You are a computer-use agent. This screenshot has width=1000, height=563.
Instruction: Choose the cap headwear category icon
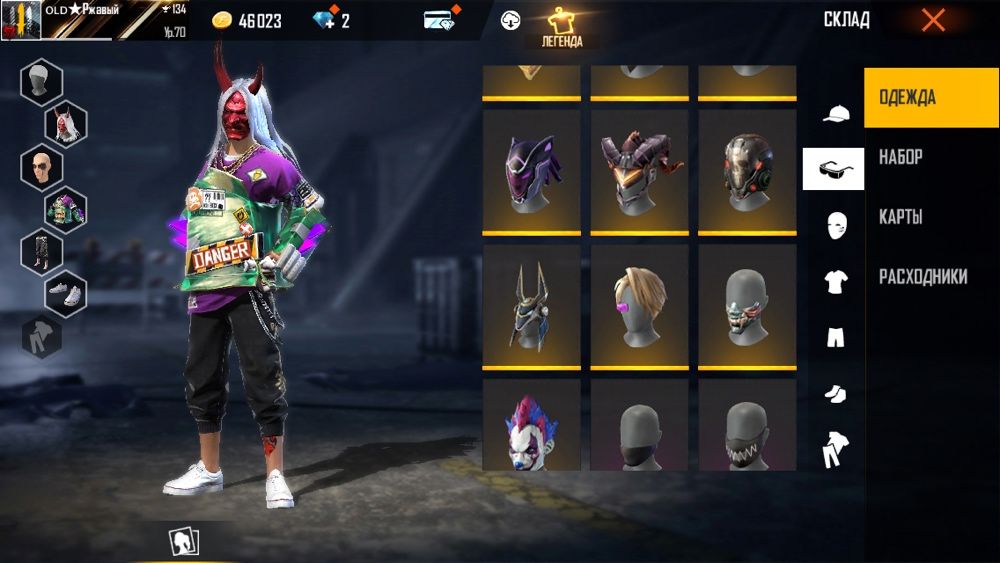point(835,113)
